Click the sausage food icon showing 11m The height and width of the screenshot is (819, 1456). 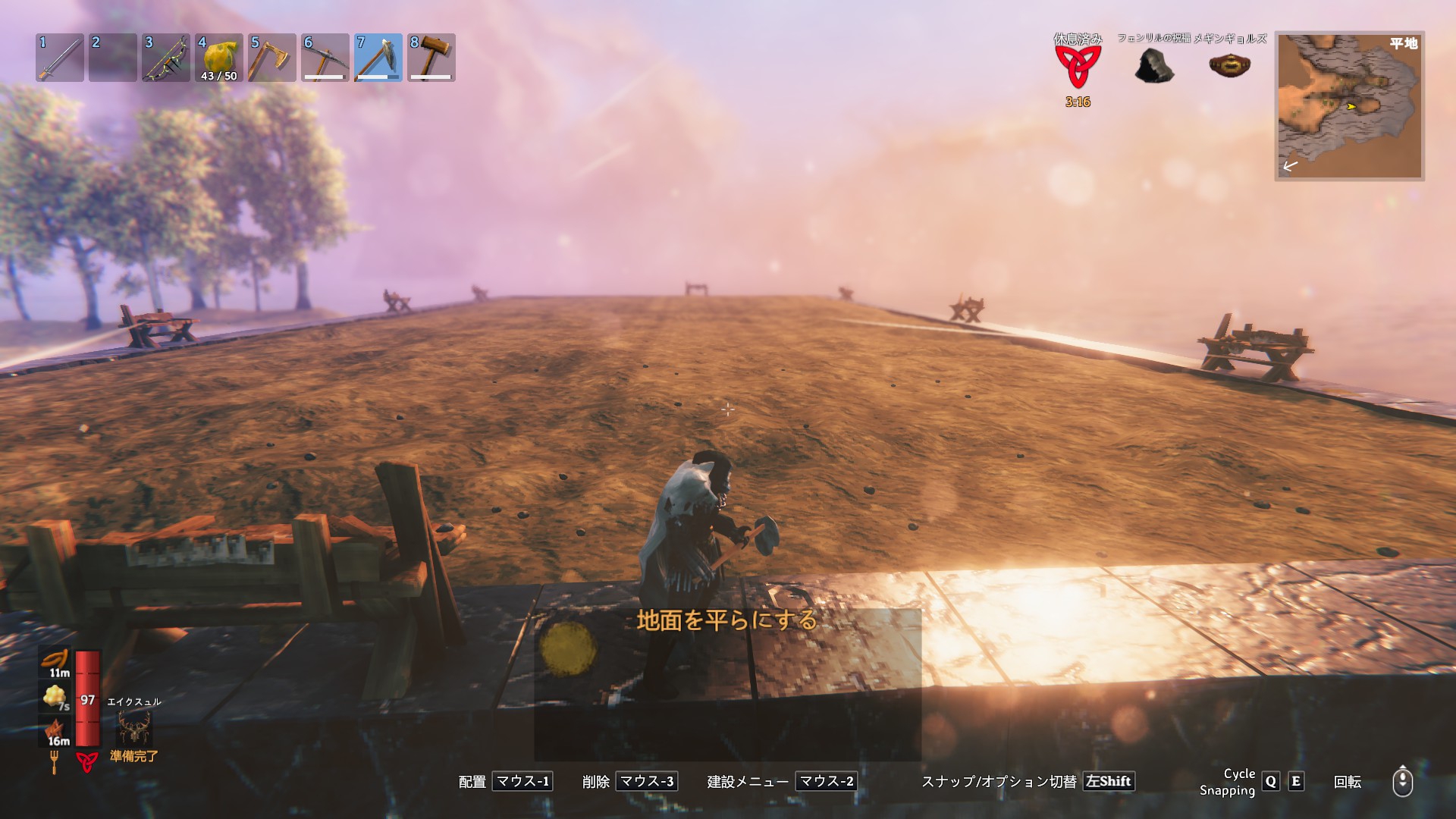pyautogui.click(x=55, y=661)
